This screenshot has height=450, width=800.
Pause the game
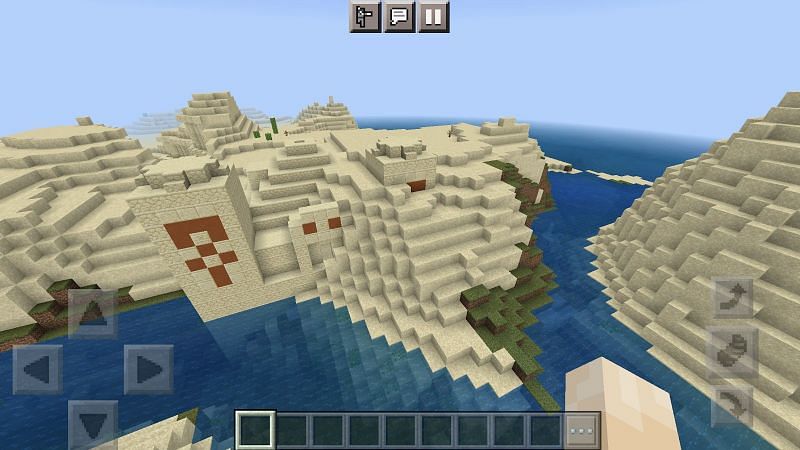click(433, 16)
